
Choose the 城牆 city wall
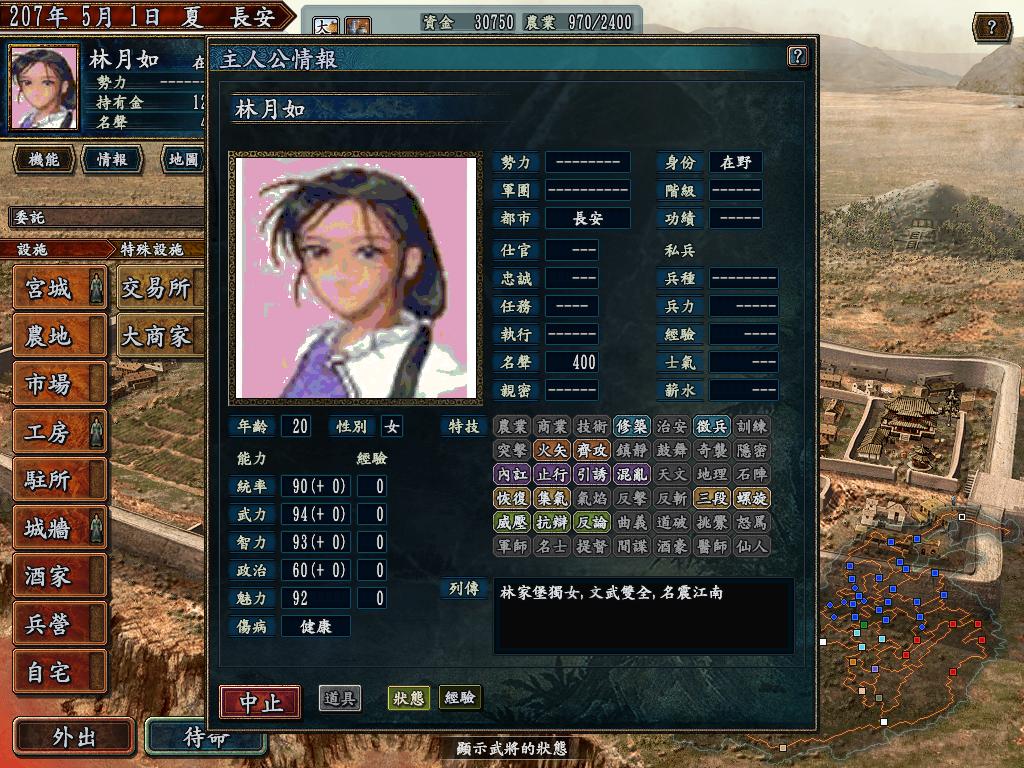click(59, 527)
